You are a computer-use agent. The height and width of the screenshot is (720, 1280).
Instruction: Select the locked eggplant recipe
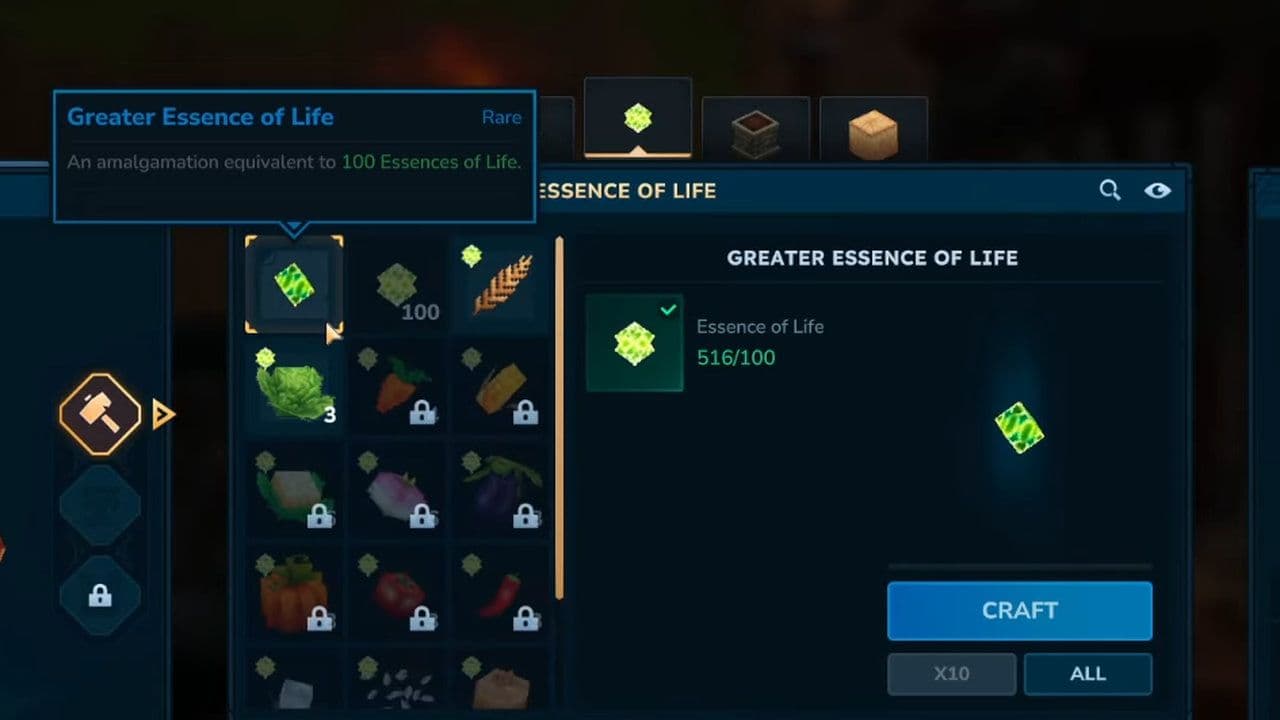[x=499, y=491]
